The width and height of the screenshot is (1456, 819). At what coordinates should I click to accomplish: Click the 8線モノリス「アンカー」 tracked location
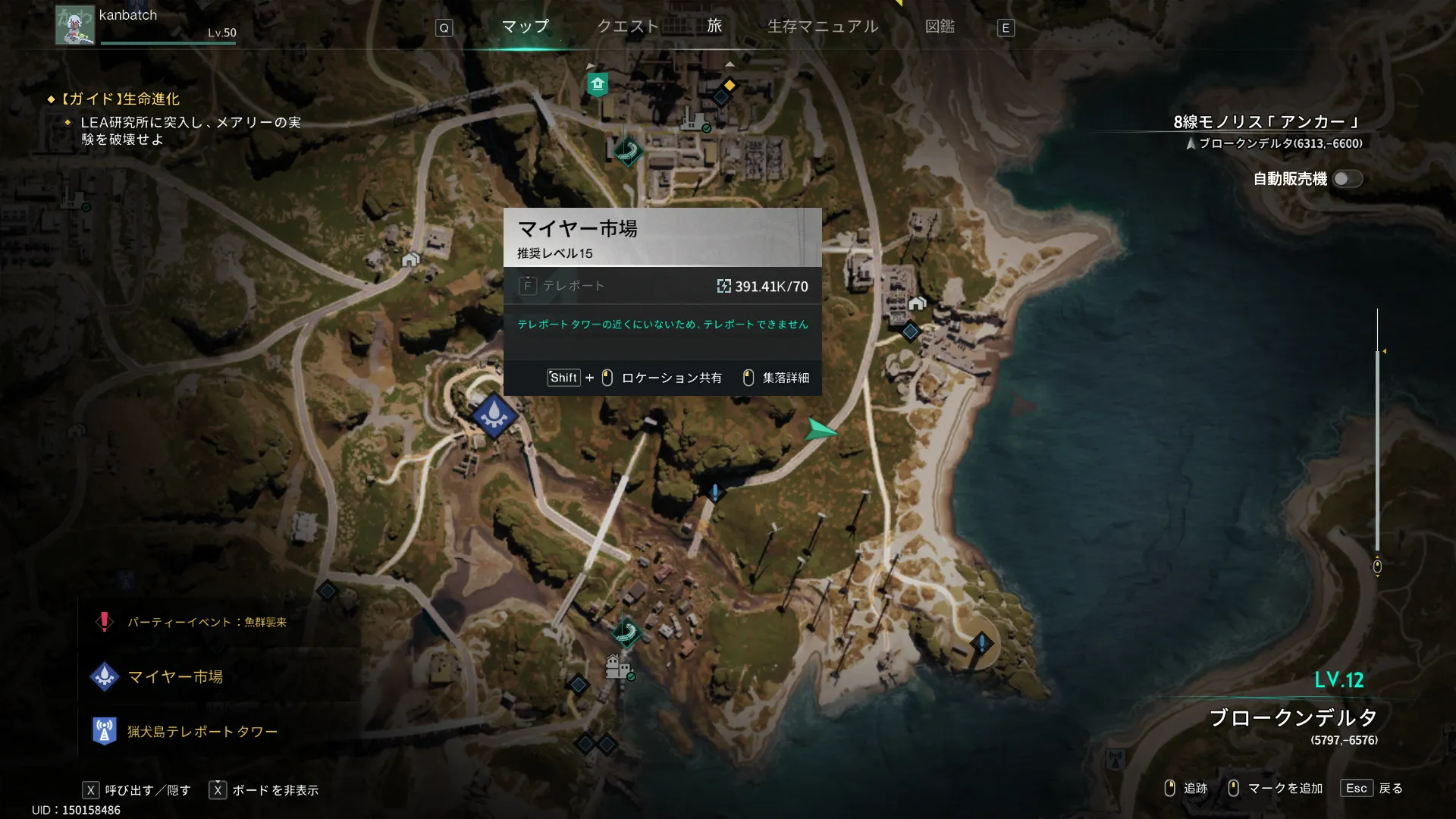pos(1265,122)
